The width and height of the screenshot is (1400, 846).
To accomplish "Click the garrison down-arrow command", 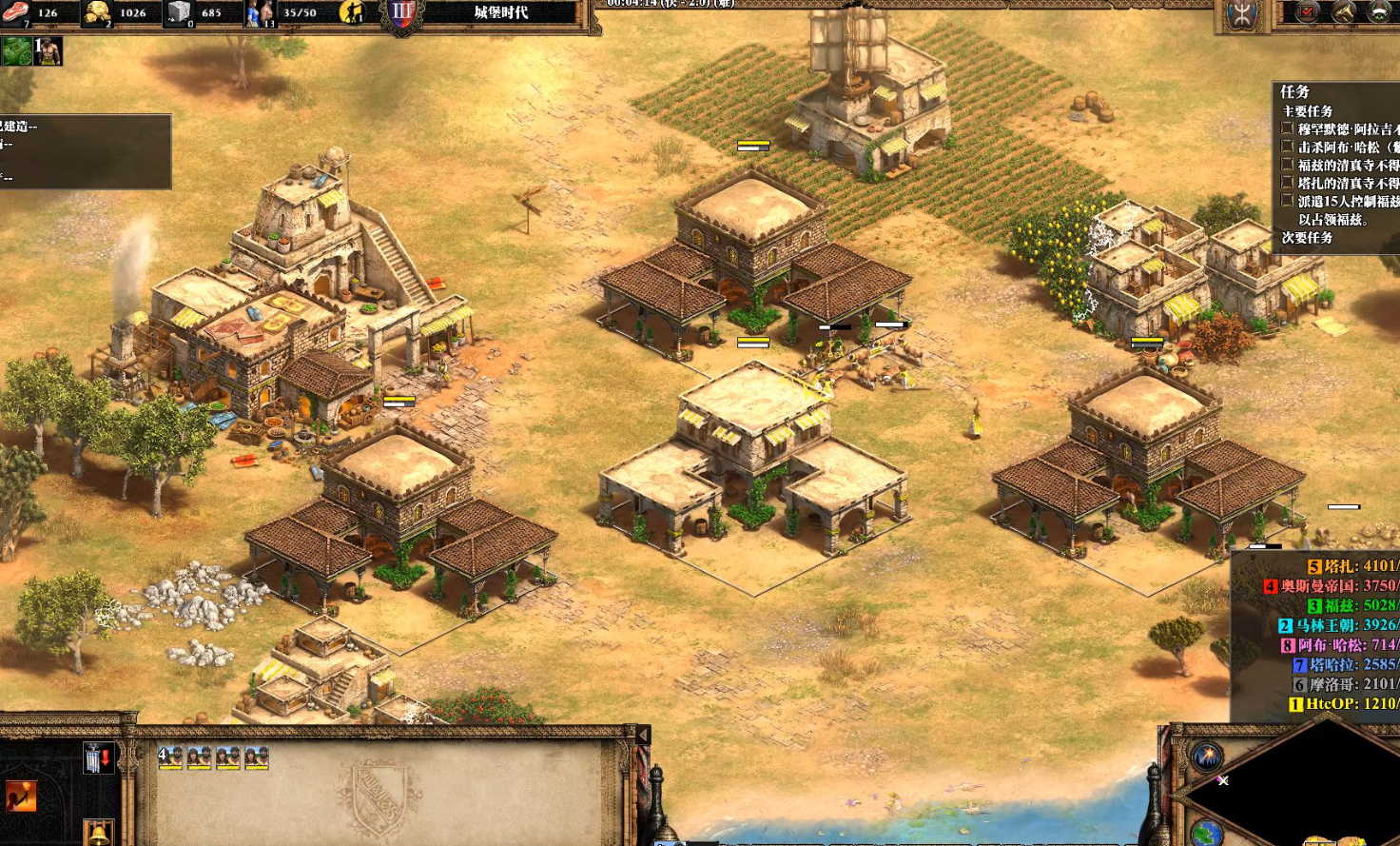I will 98,757.
